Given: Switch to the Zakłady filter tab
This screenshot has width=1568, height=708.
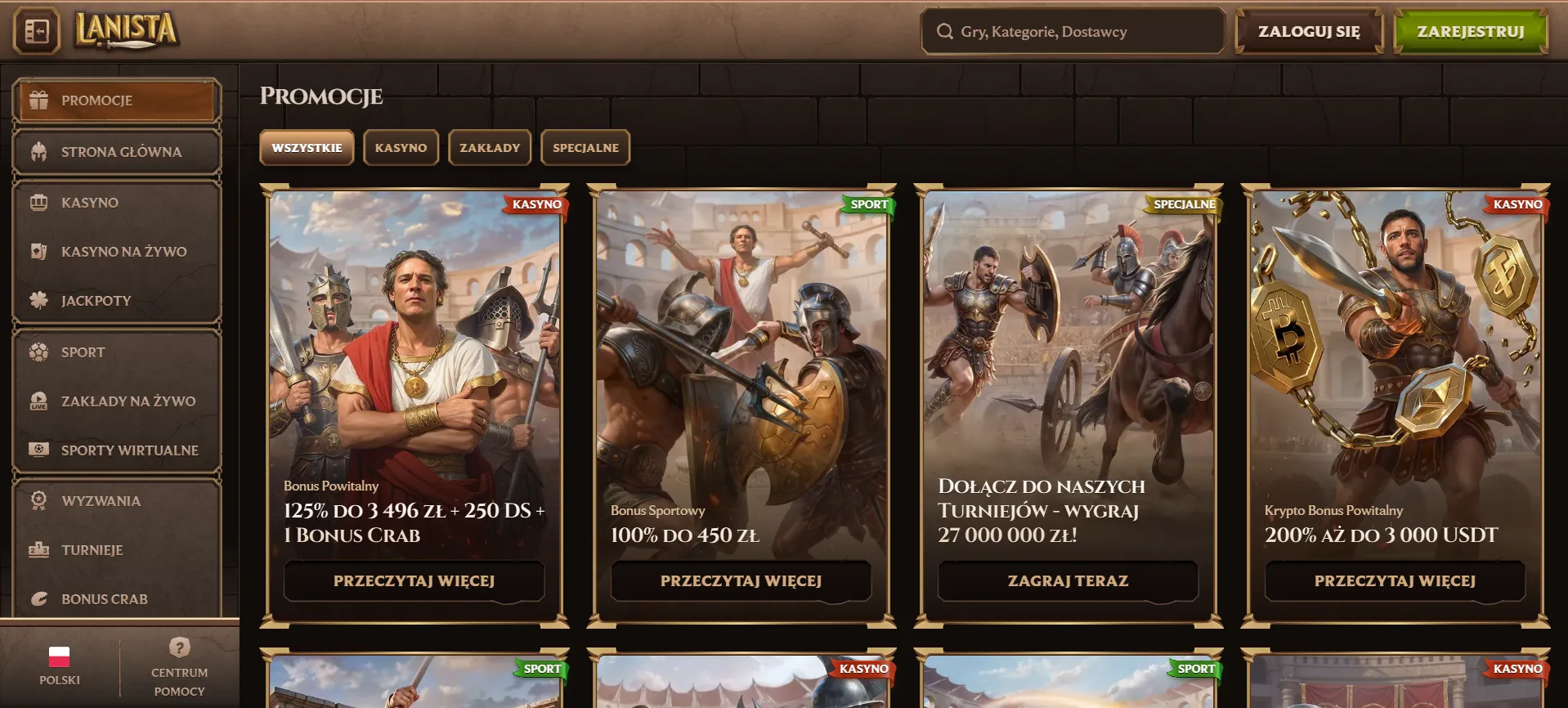Looking at the screenshot, I should pos(490,148).
